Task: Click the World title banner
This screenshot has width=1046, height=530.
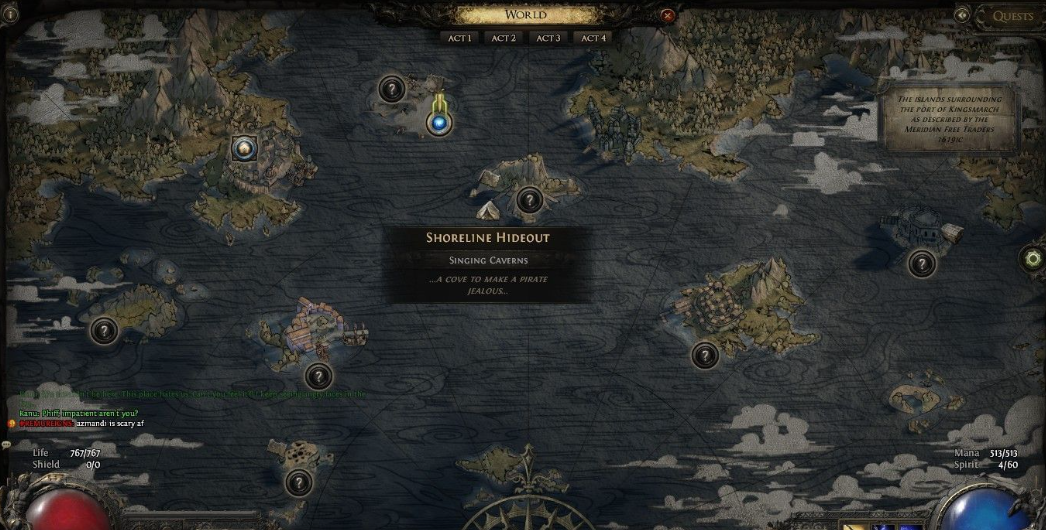Action: 526,14
